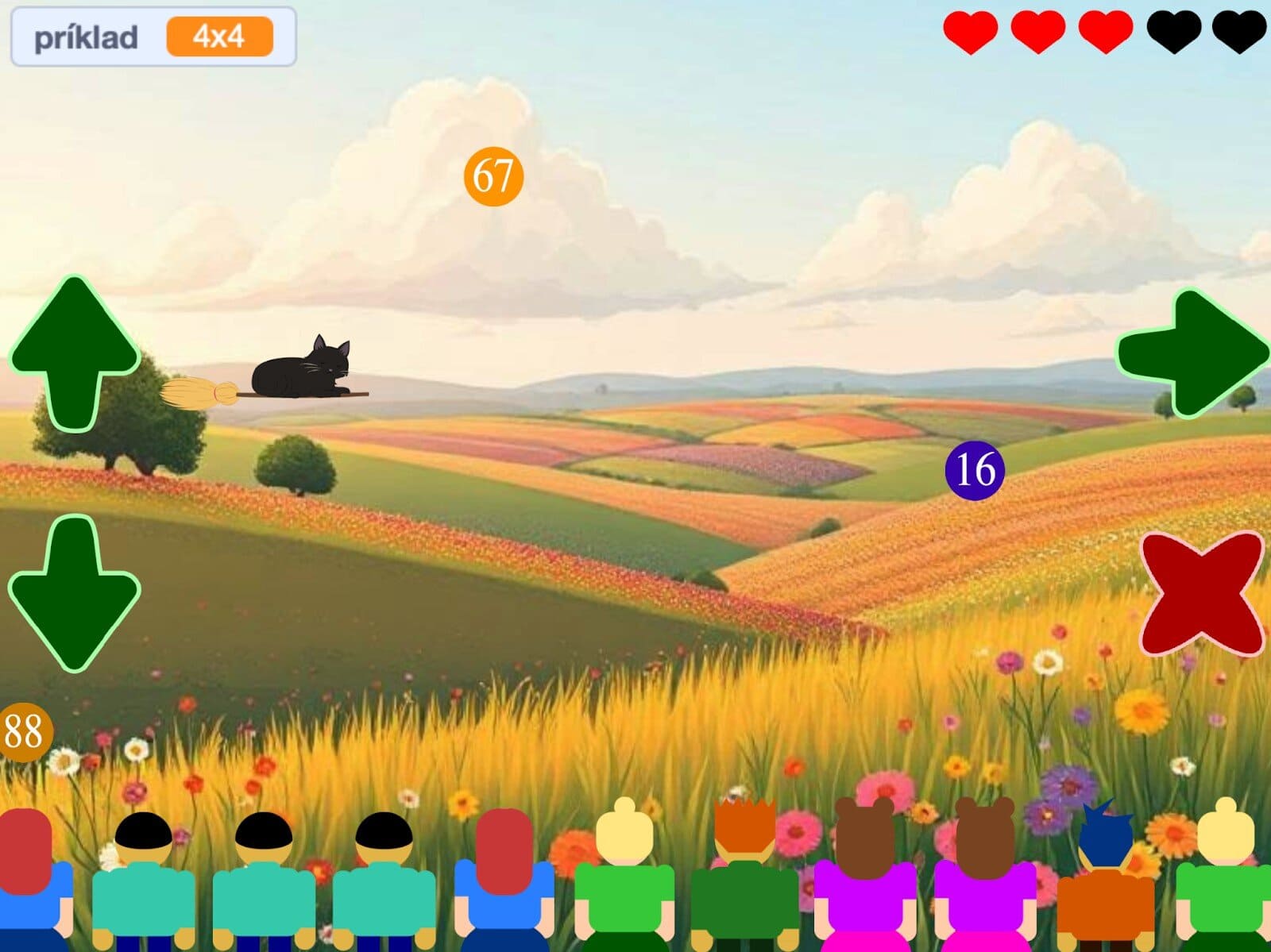The height and width of the screenshot is (952, 1271).
Task: Tap the green down arrow button
Action: (x=75, y=592)
